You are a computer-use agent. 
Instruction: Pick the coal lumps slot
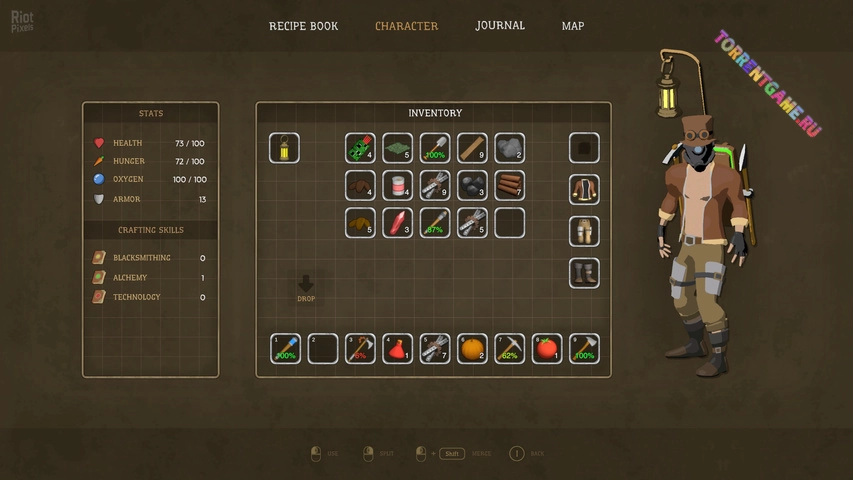(x=473, y=185)
